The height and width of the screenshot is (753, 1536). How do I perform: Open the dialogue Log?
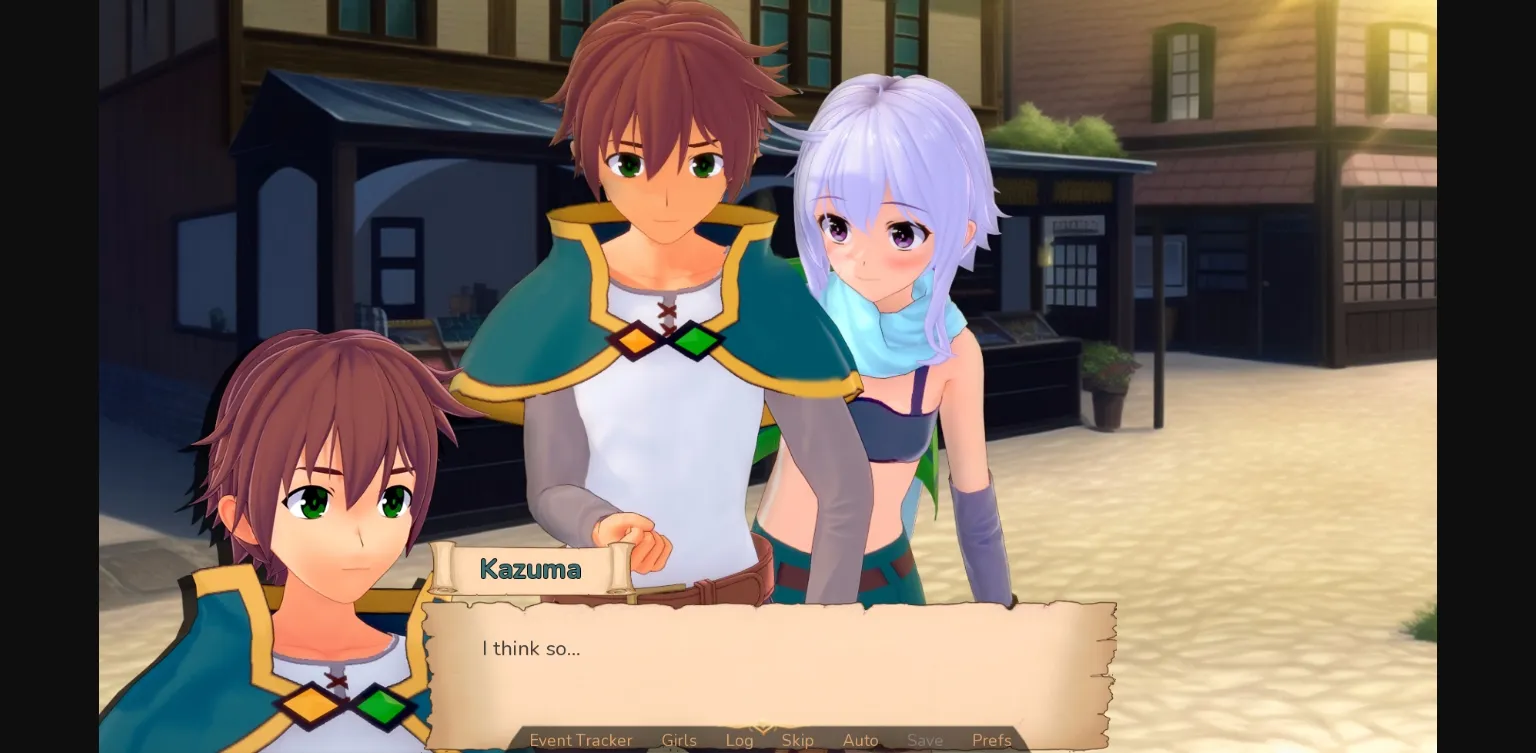739,741
